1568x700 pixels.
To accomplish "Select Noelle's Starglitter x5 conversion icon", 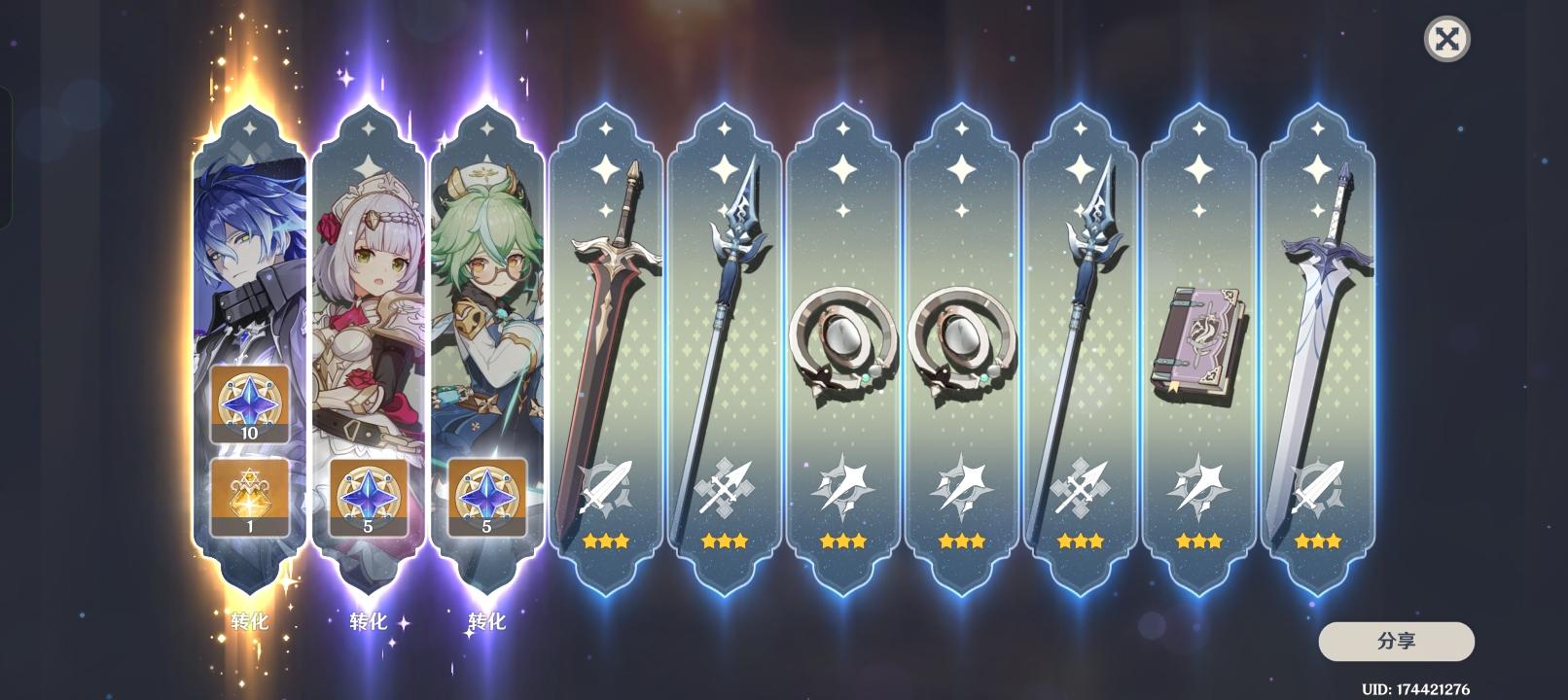I will click(x=369, y=491).
